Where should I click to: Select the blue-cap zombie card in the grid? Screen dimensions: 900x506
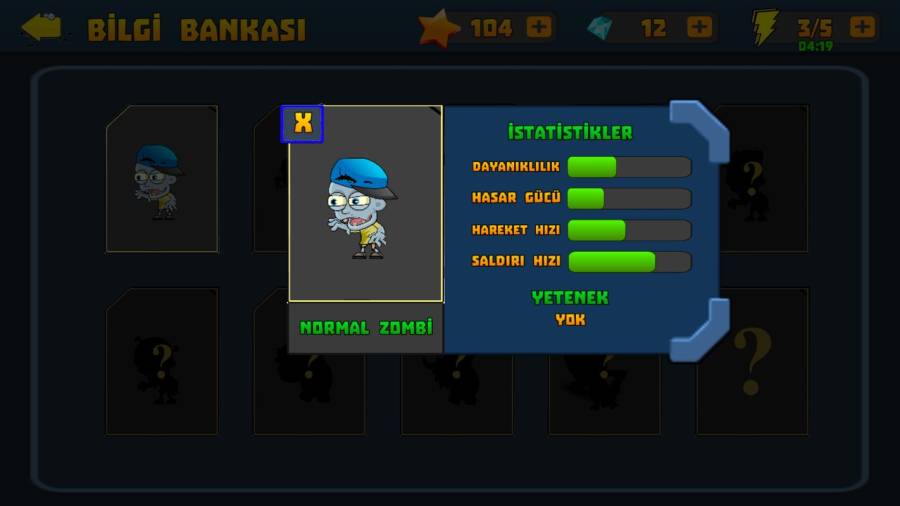pyautogui.click(x=161, y=179)
